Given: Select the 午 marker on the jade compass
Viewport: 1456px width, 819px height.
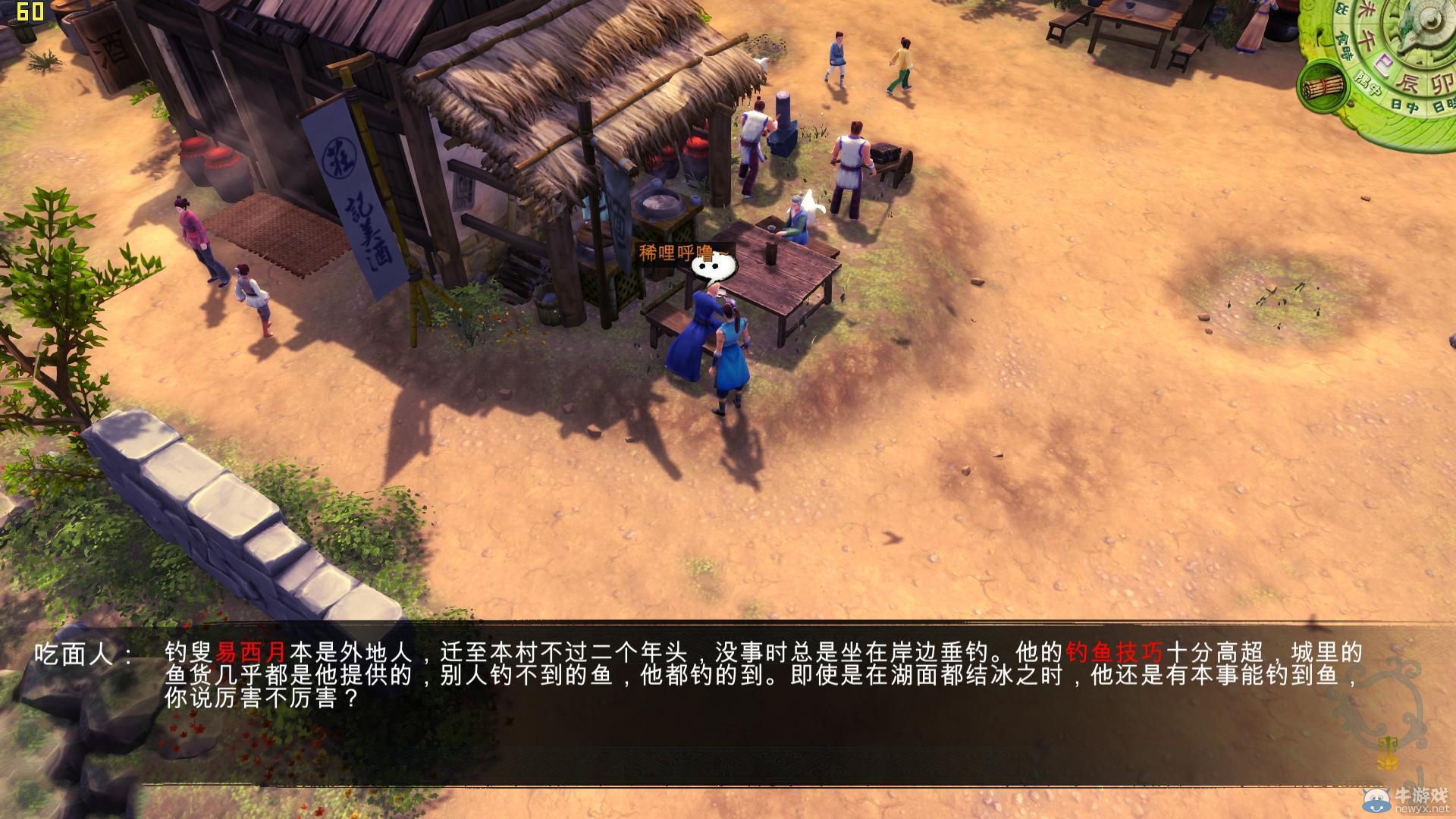Looking at the screenshot, I should pos(1368,36).
